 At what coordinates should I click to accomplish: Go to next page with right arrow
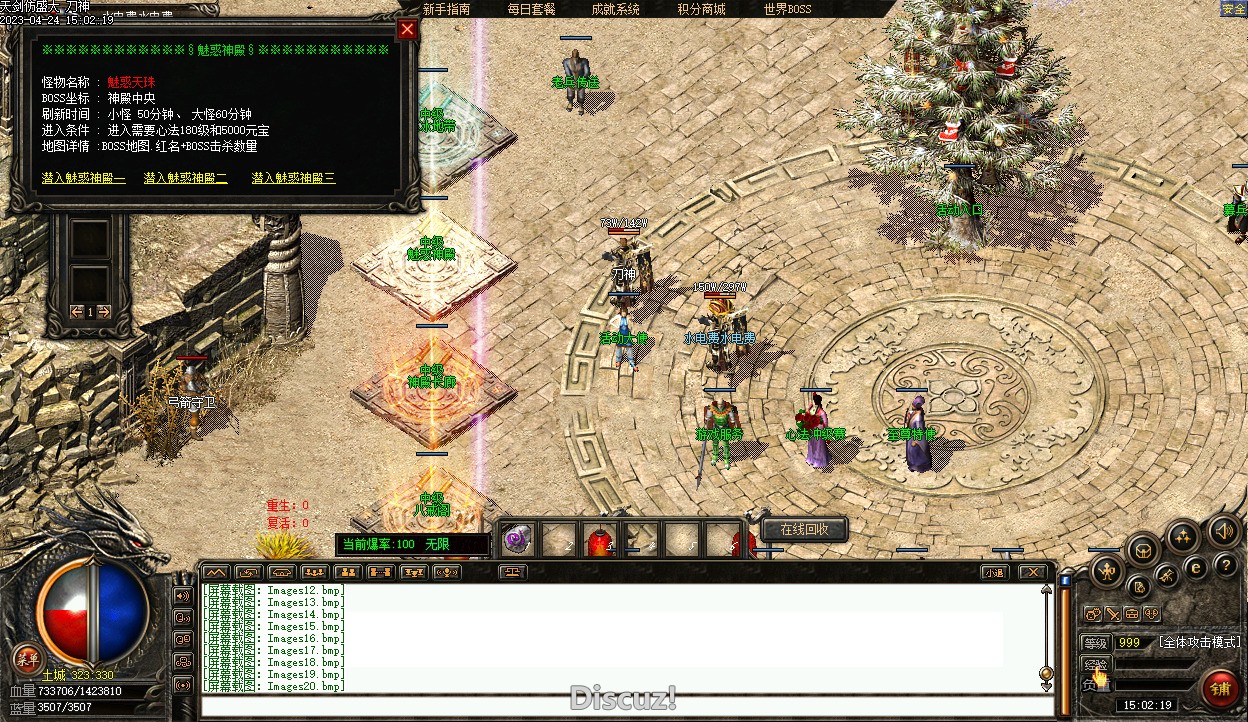click(103, 312)
